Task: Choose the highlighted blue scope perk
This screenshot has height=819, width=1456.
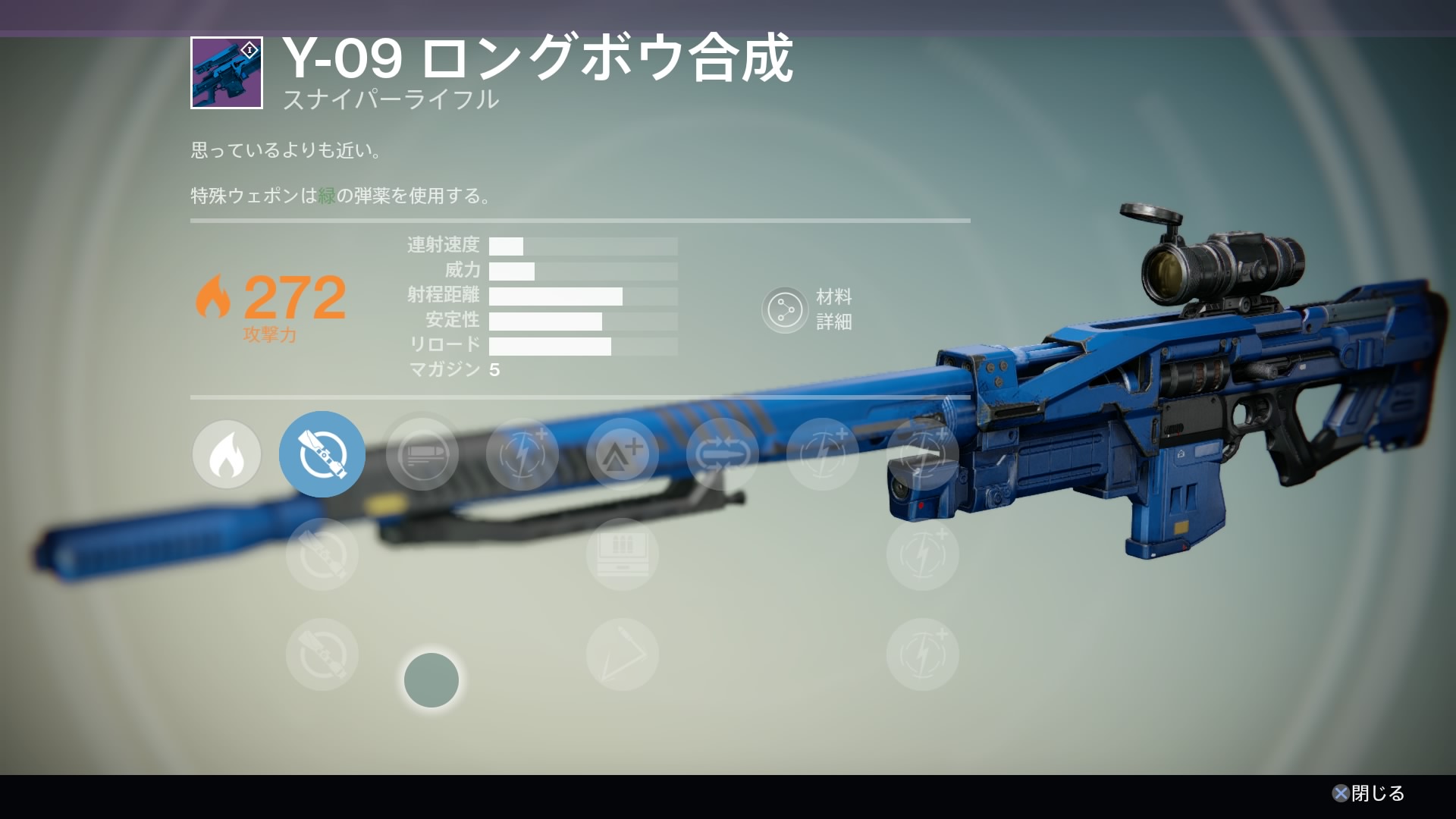Action: point(322,454)
